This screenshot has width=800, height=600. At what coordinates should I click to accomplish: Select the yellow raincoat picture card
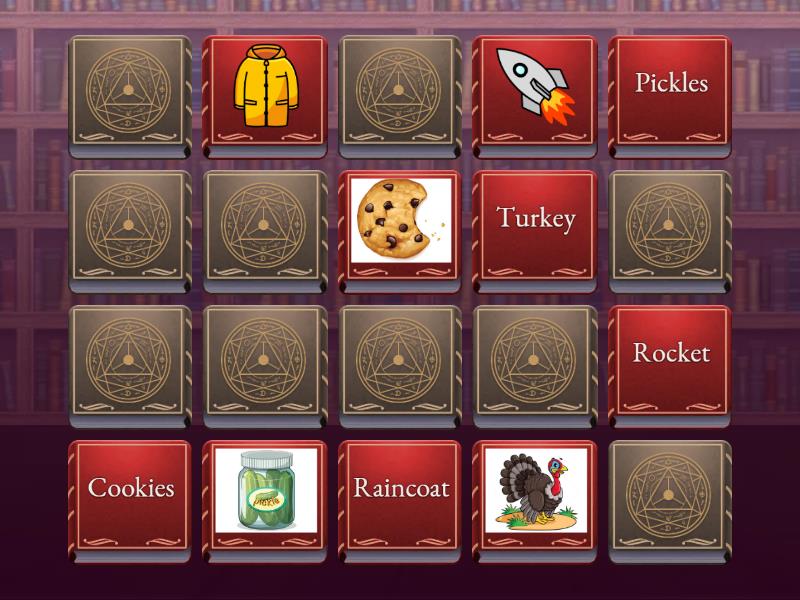coord(265,93)
